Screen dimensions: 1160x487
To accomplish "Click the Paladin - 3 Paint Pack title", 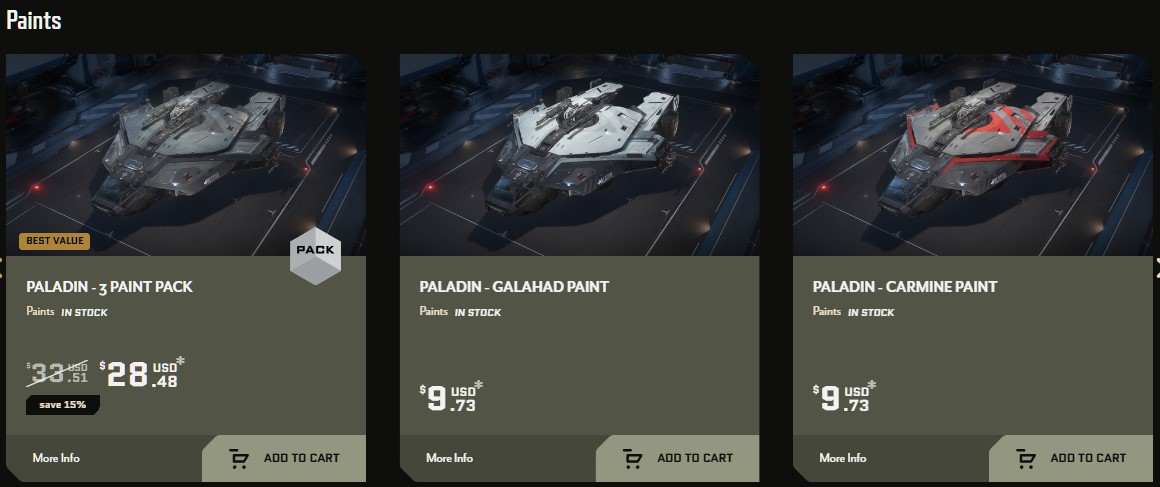I will [110, 287].
